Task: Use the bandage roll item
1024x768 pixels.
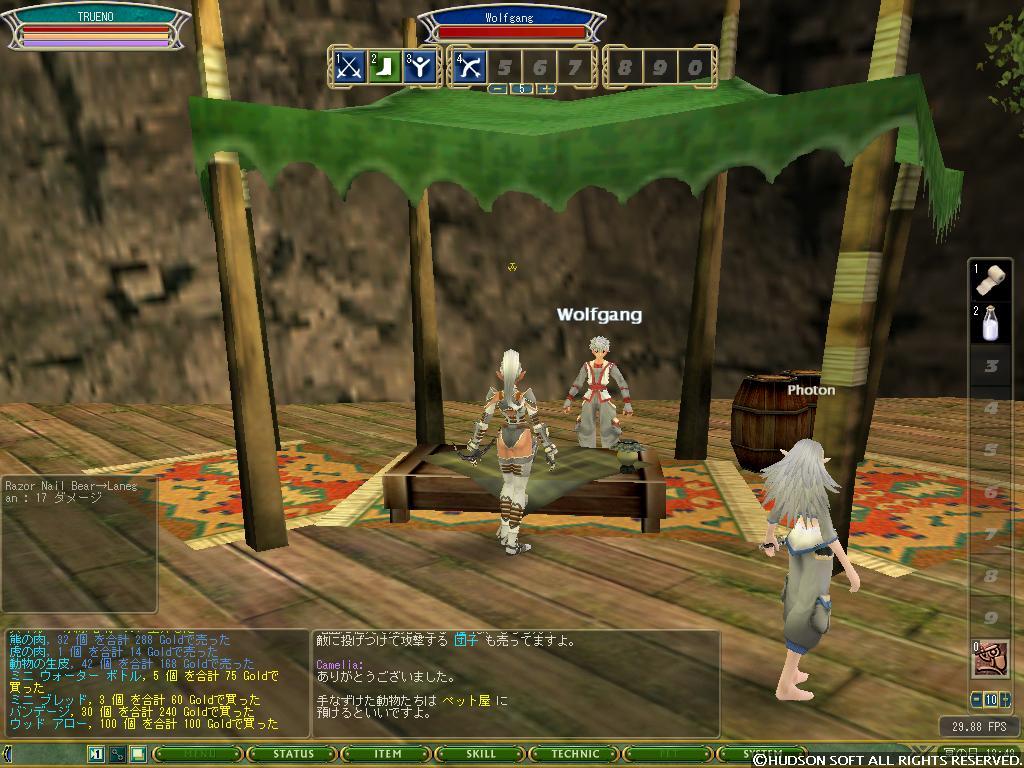Action: pos(992,280)
